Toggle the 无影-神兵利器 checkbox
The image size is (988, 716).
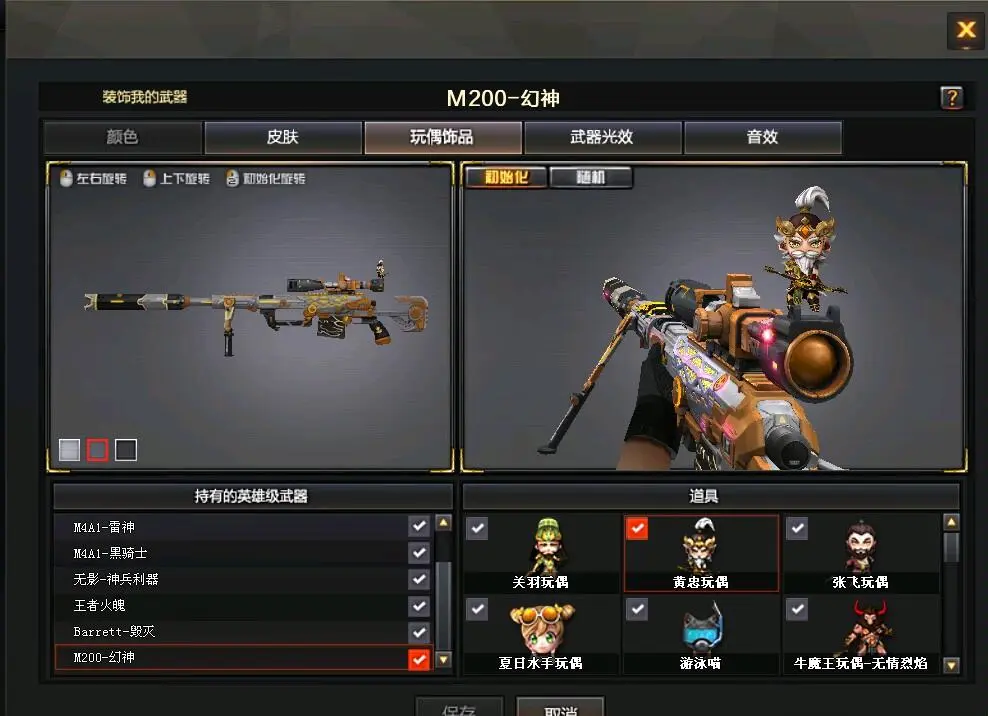click(x=419, y=580)
